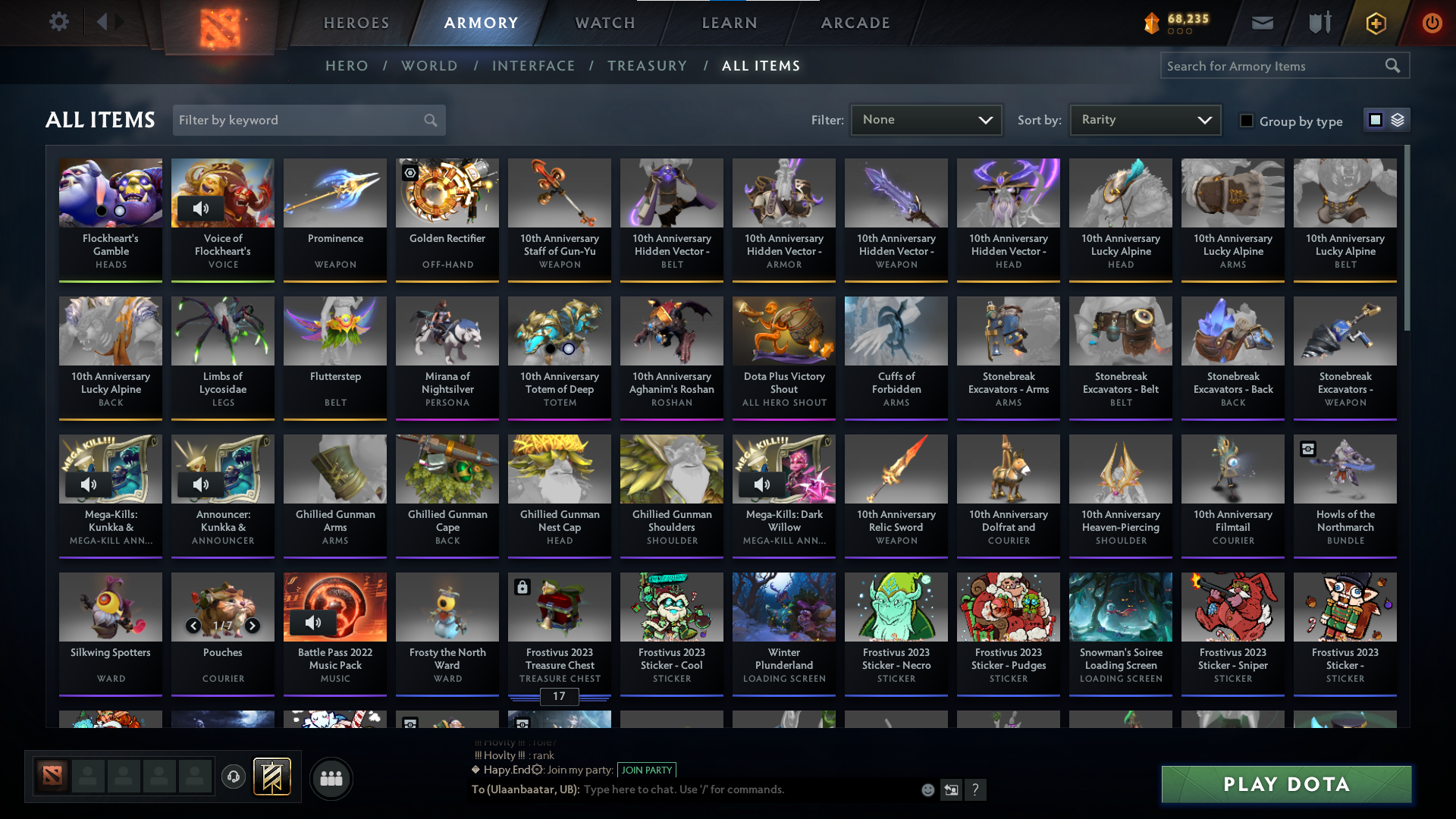
Task: Open the TREASURY sub-tab
Action: pos(647,66)
